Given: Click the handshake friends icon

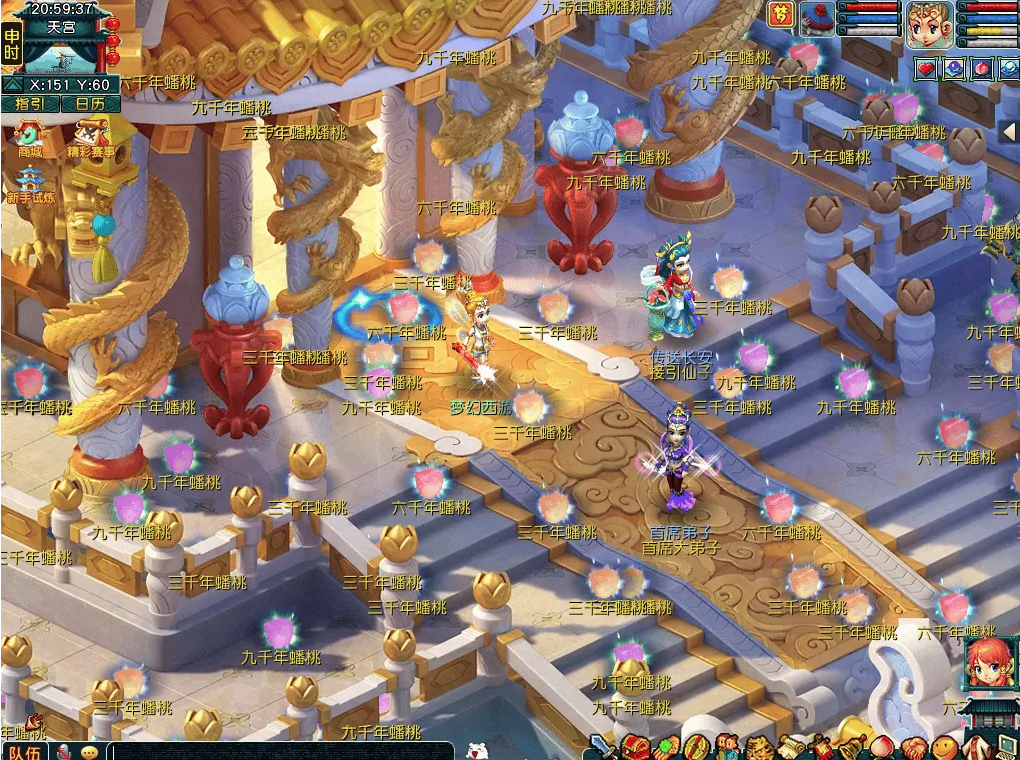Looking at the screenshot, I should (x=913, y=747).
